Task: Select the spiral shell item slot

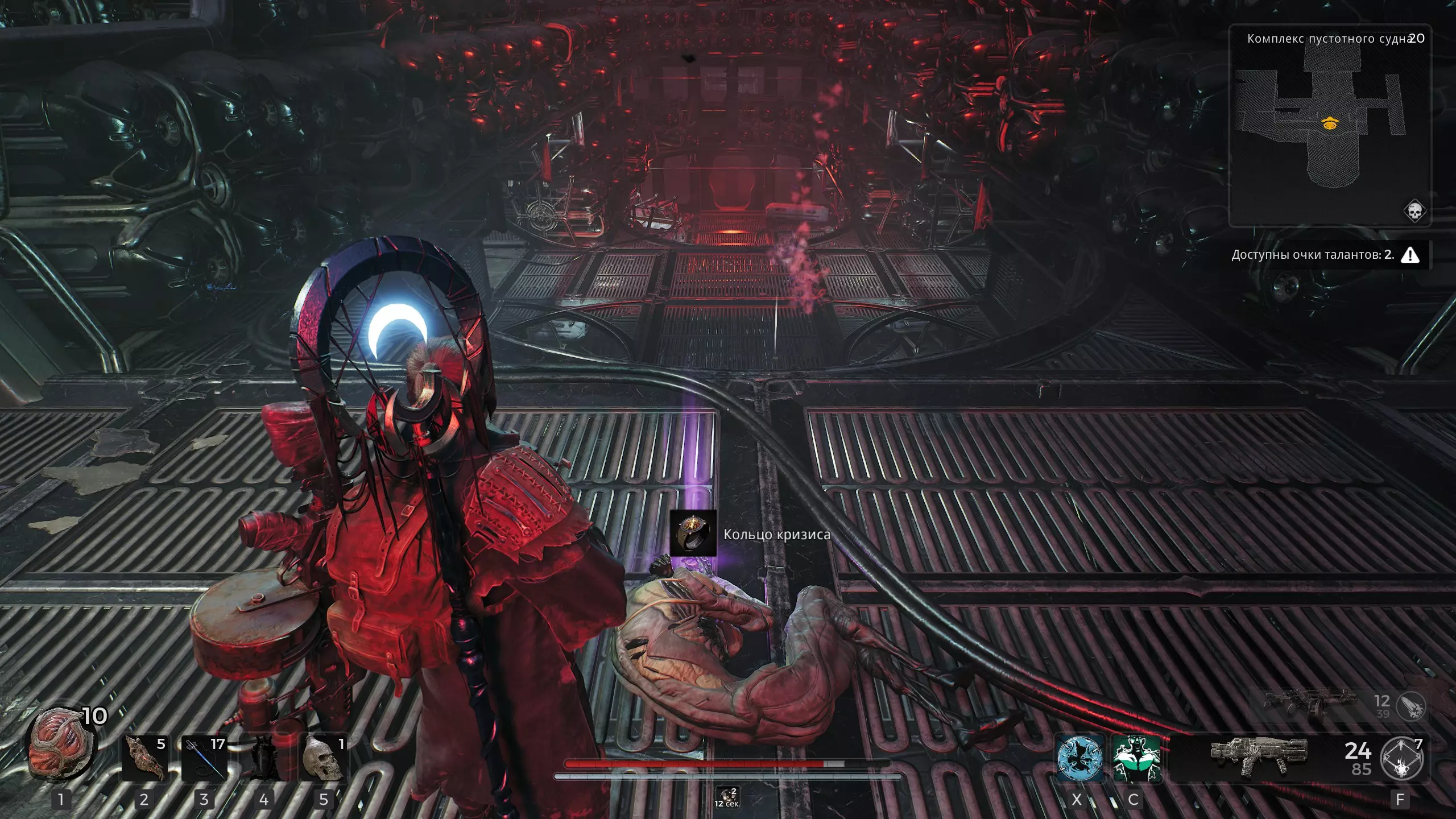Action: (144, 759)
